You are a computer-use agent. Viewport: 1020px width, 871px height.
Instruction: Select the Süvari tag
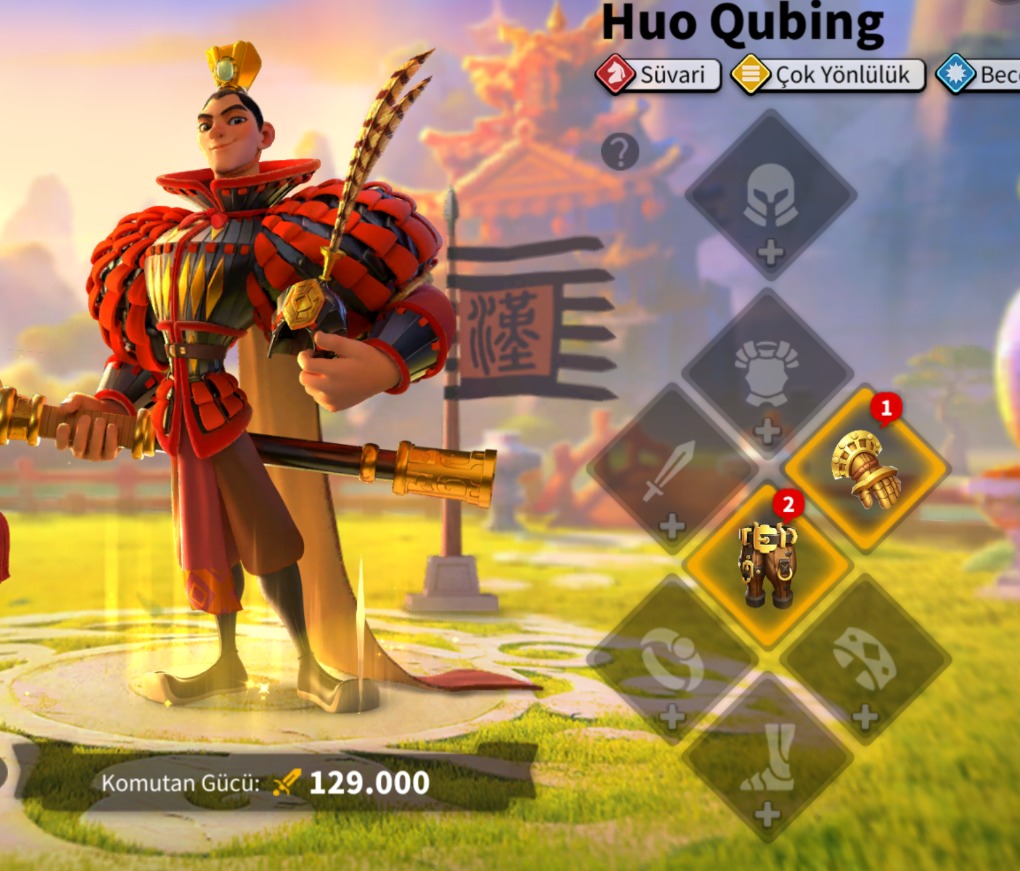click(x=659, y=75)
